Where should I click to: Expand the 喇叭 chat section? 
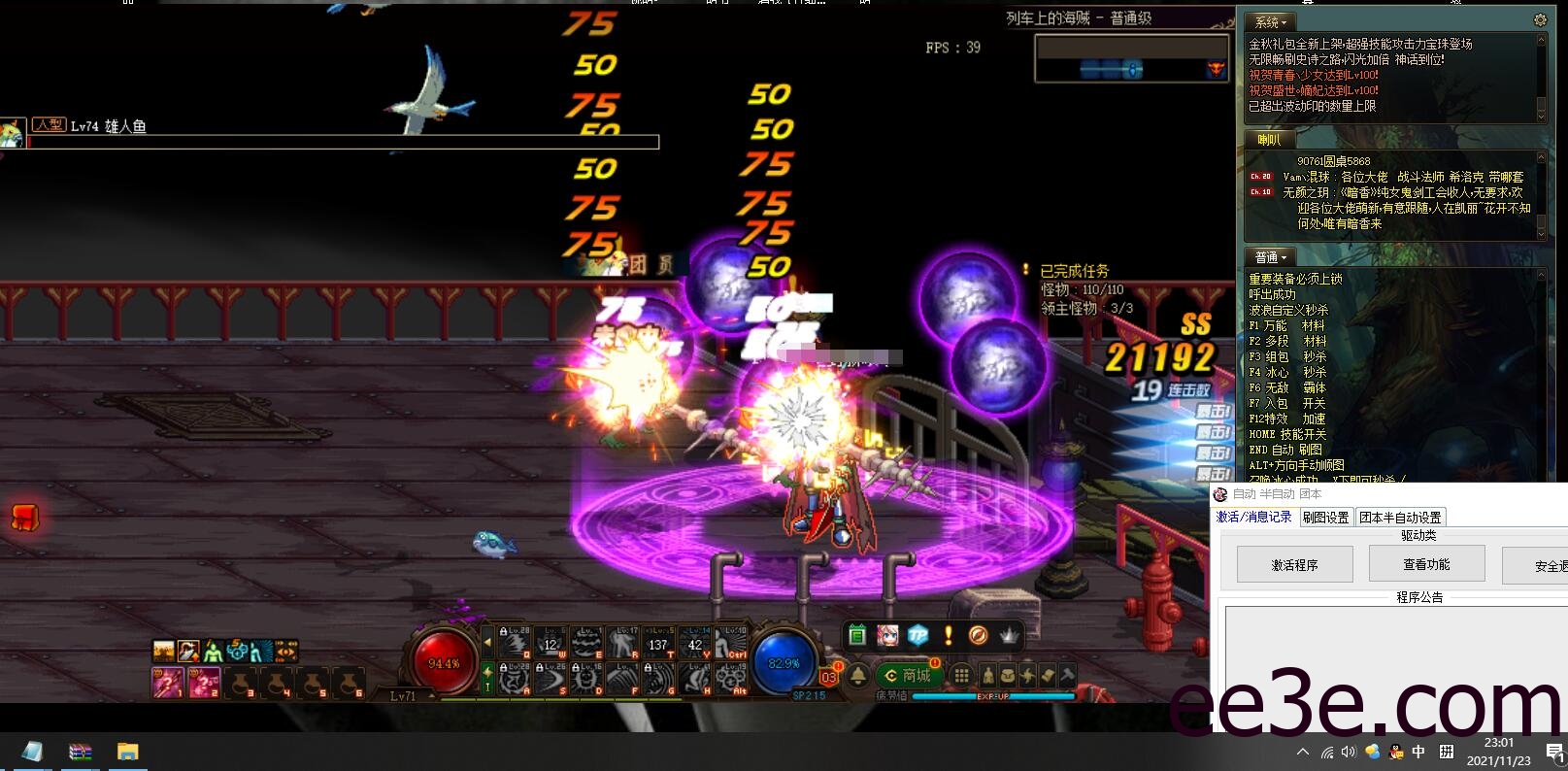tap(1271, 140)
